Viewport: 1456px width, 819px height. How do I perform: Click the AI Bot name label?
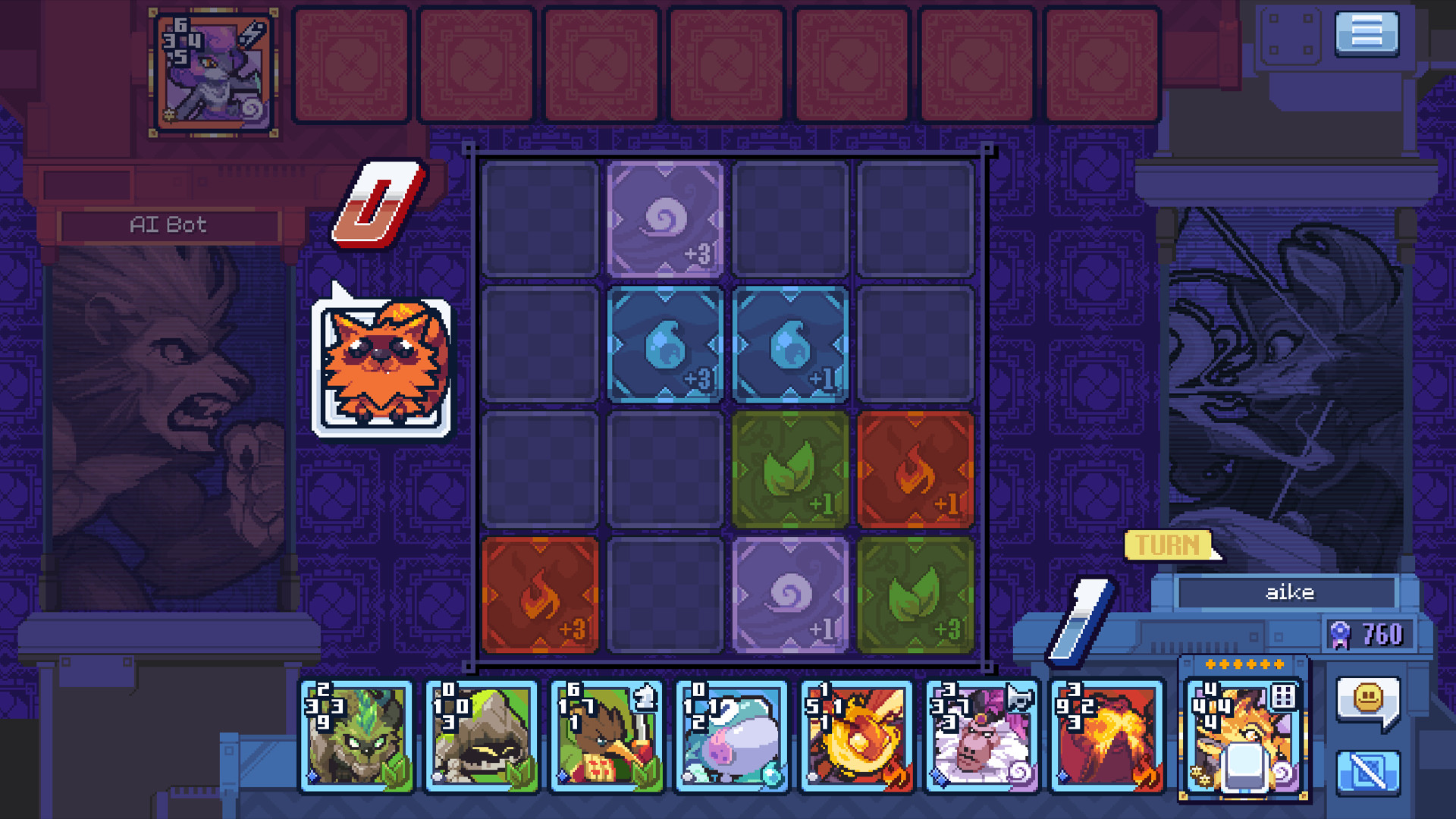[168, 224]
